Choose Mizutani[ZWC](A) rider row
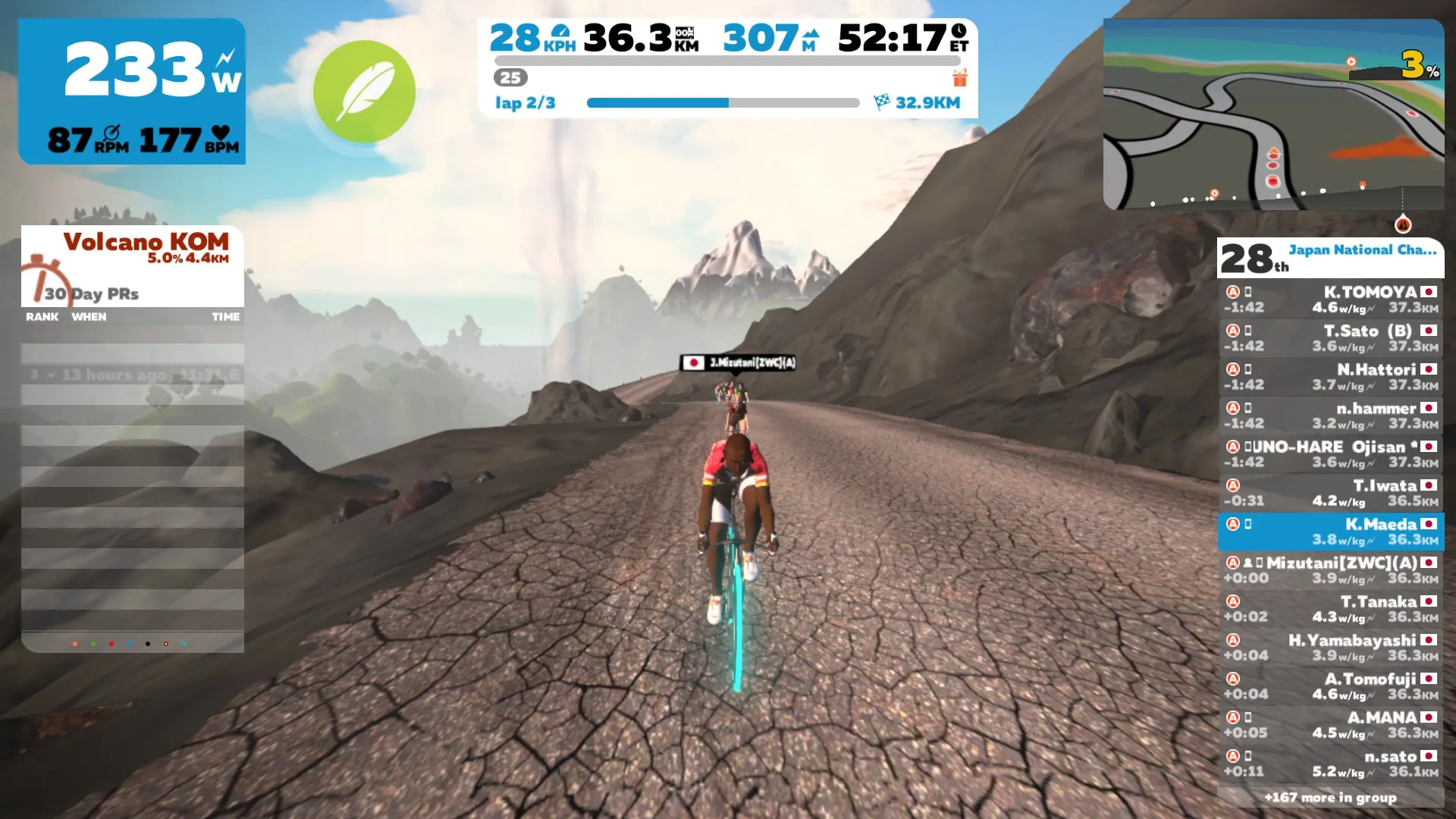The image size is (1456, 819). tap(1331, 570)
